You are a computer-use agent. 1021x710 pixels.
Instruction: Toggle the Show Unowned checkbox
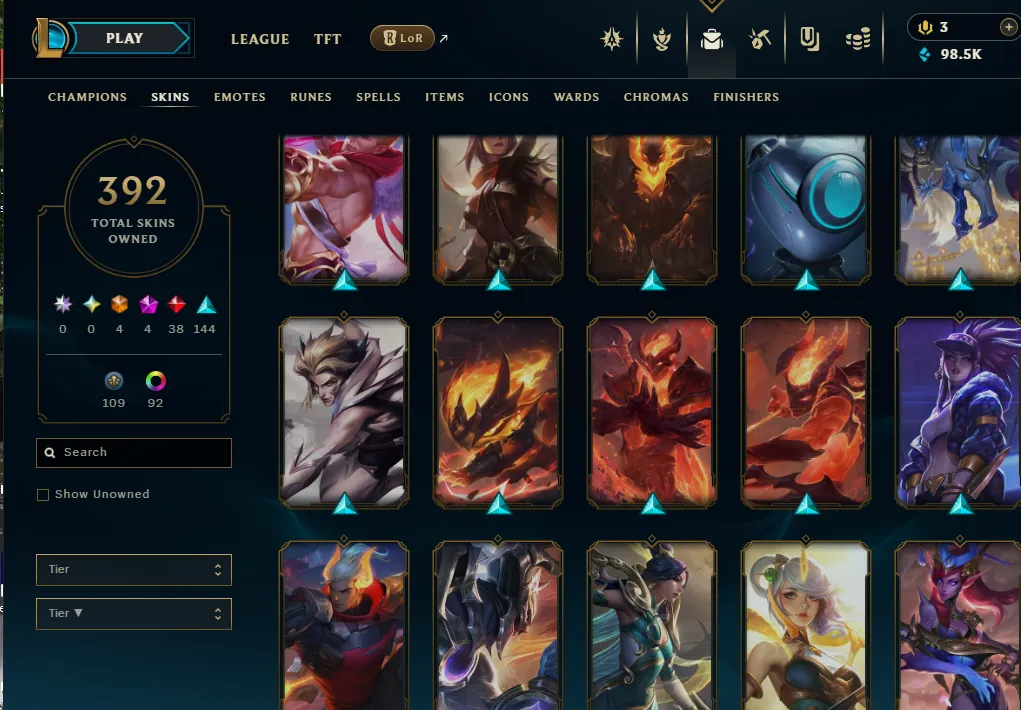point(43,495)
